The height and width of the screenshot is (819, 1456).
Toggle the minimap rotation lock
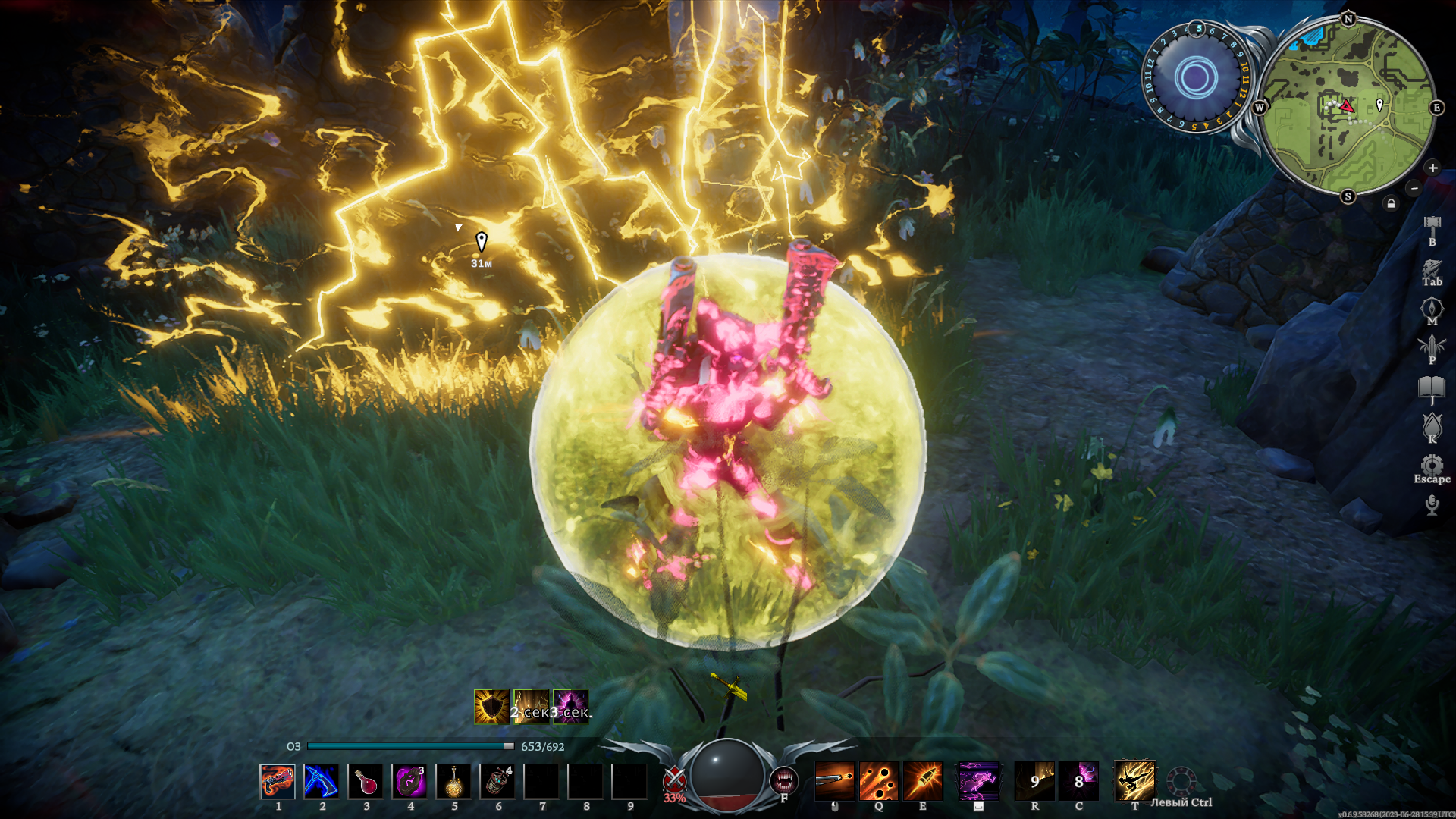pos(1391,203)
